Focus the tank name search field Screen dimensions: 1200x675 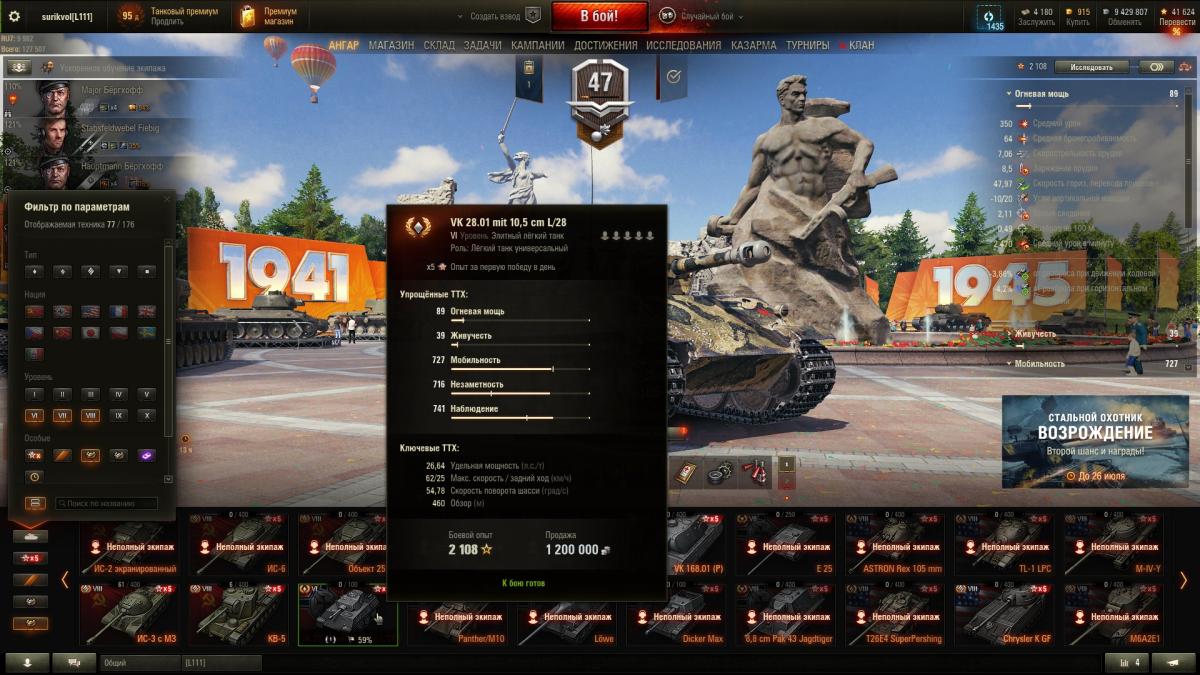pyautogui.click(x=106, y=504)
